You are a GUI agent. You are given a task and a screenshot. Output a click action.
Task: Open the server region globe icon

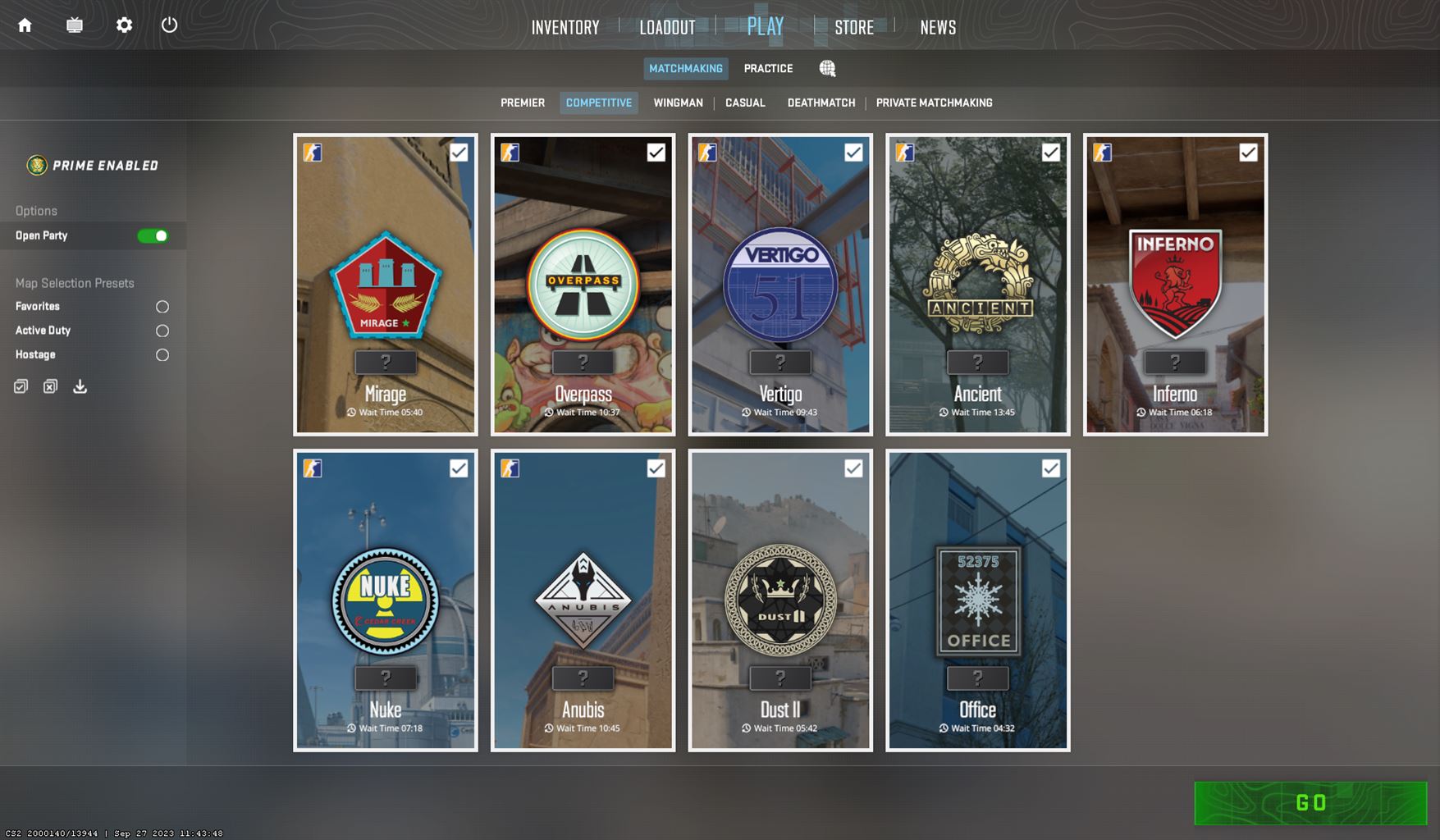[x=827, y=69]
